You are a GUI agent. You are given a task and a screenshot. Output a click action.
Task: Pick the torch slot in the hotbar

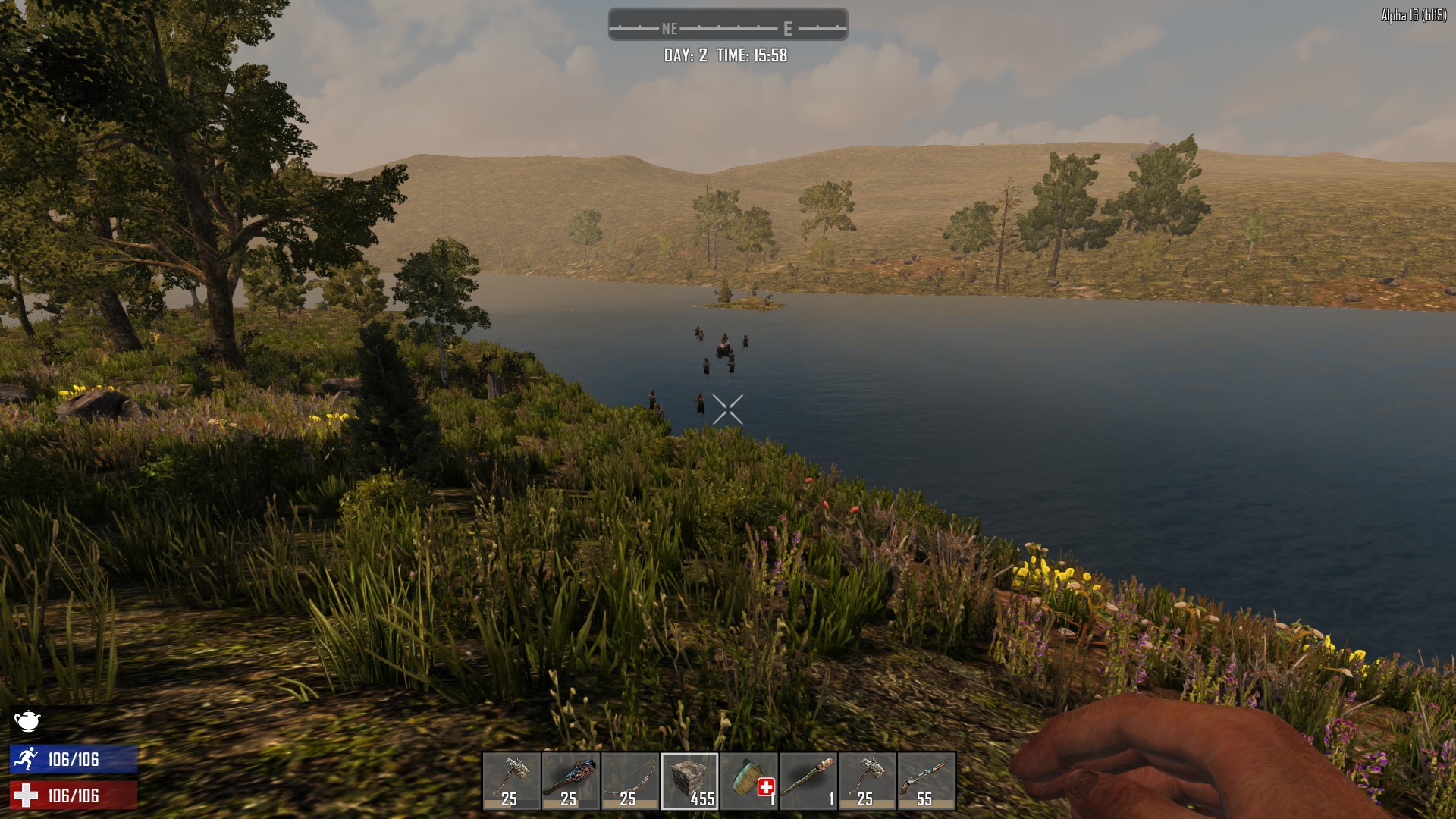pos(808,780)
